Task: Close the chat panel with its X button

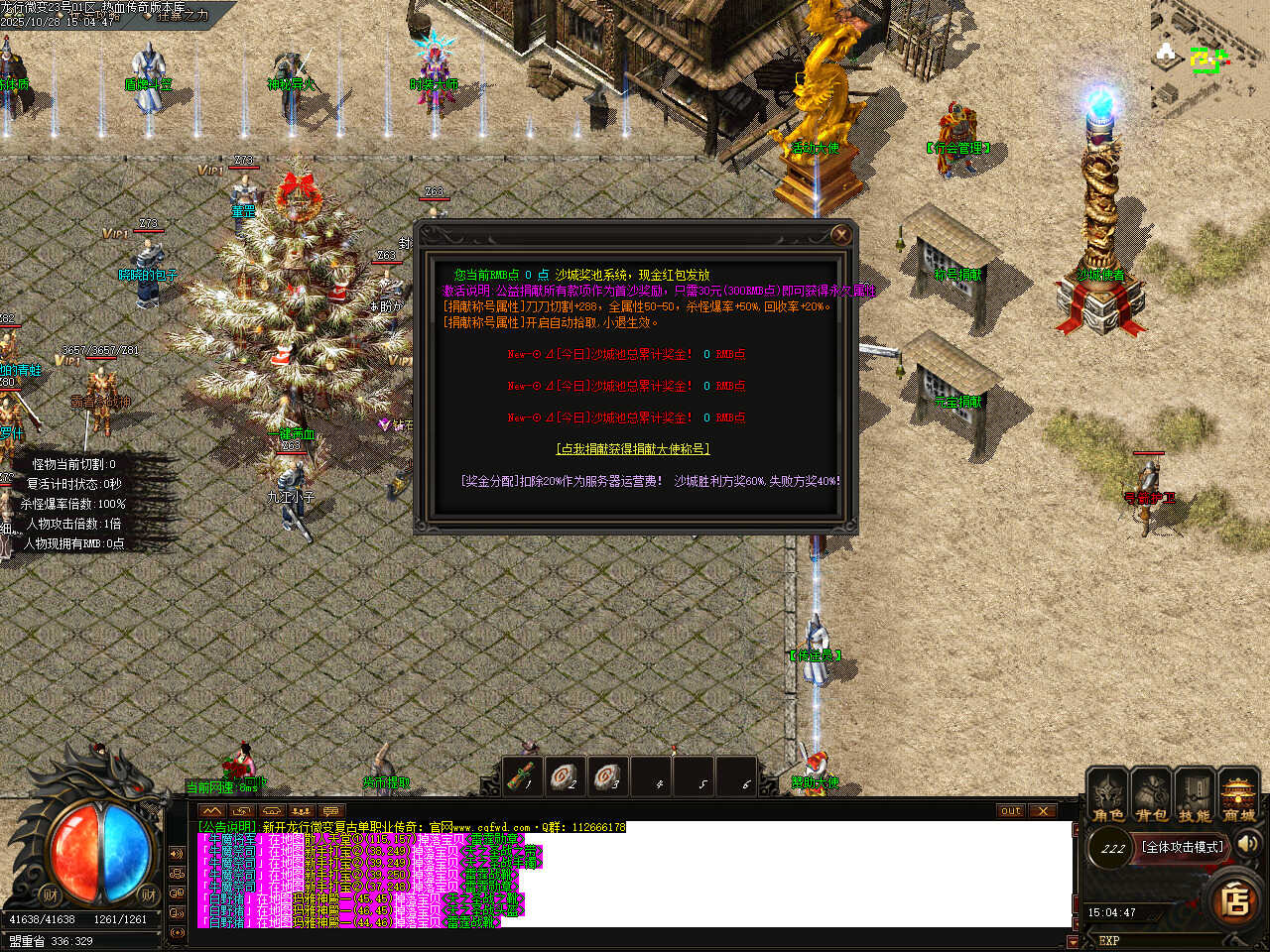Action: coord(1042,811)
